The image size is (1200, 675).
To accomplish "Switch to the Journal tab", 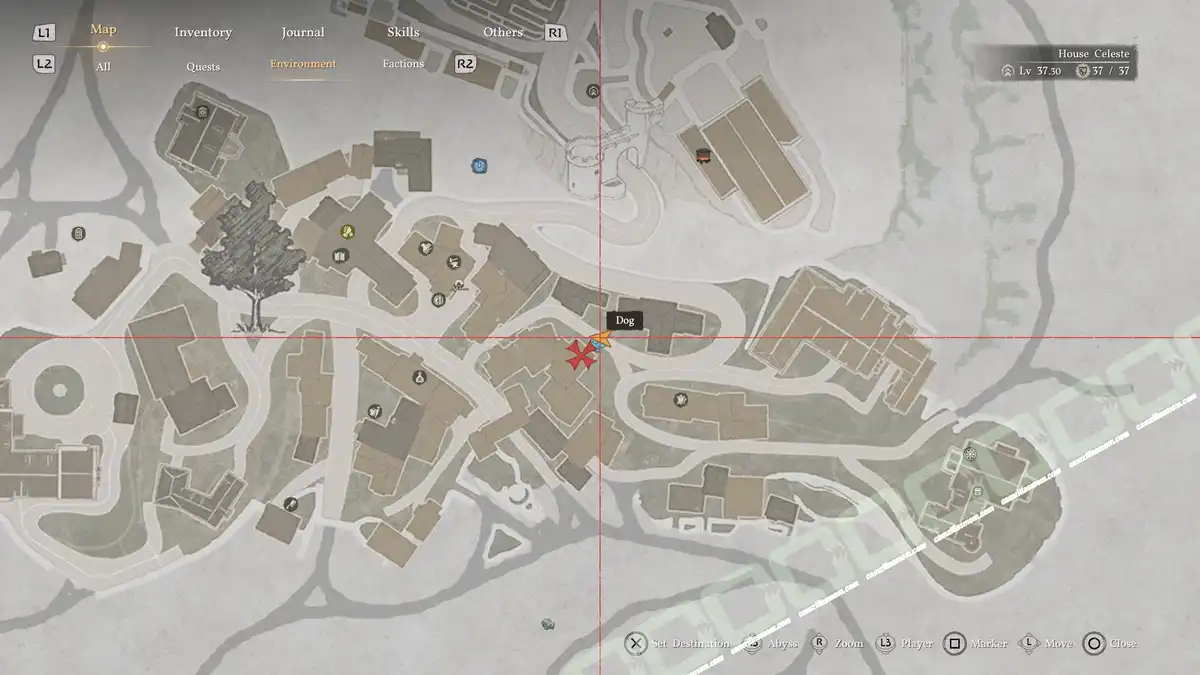I will point(303,32).
